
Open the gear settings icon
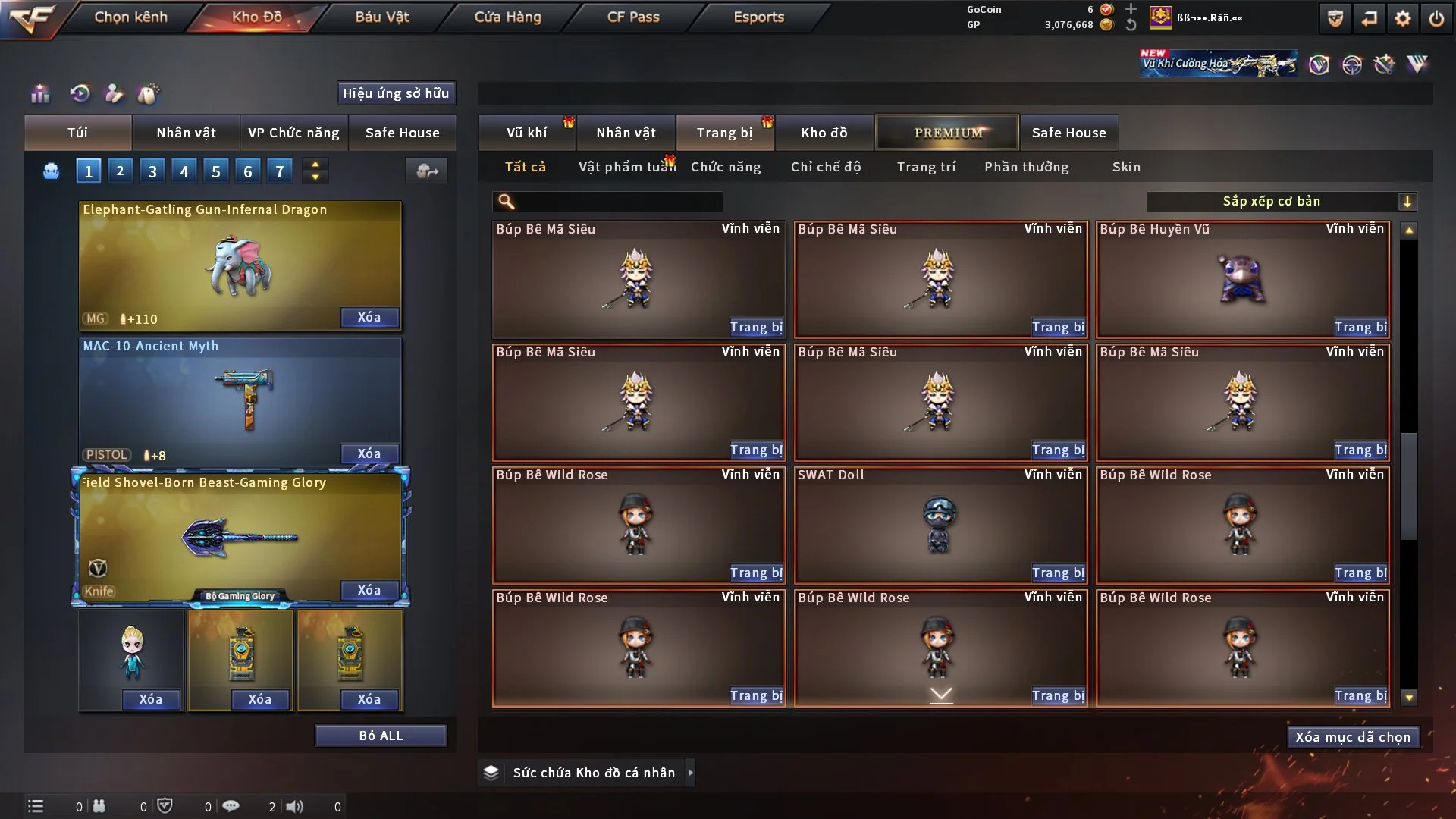click(x=1402, y=18)
